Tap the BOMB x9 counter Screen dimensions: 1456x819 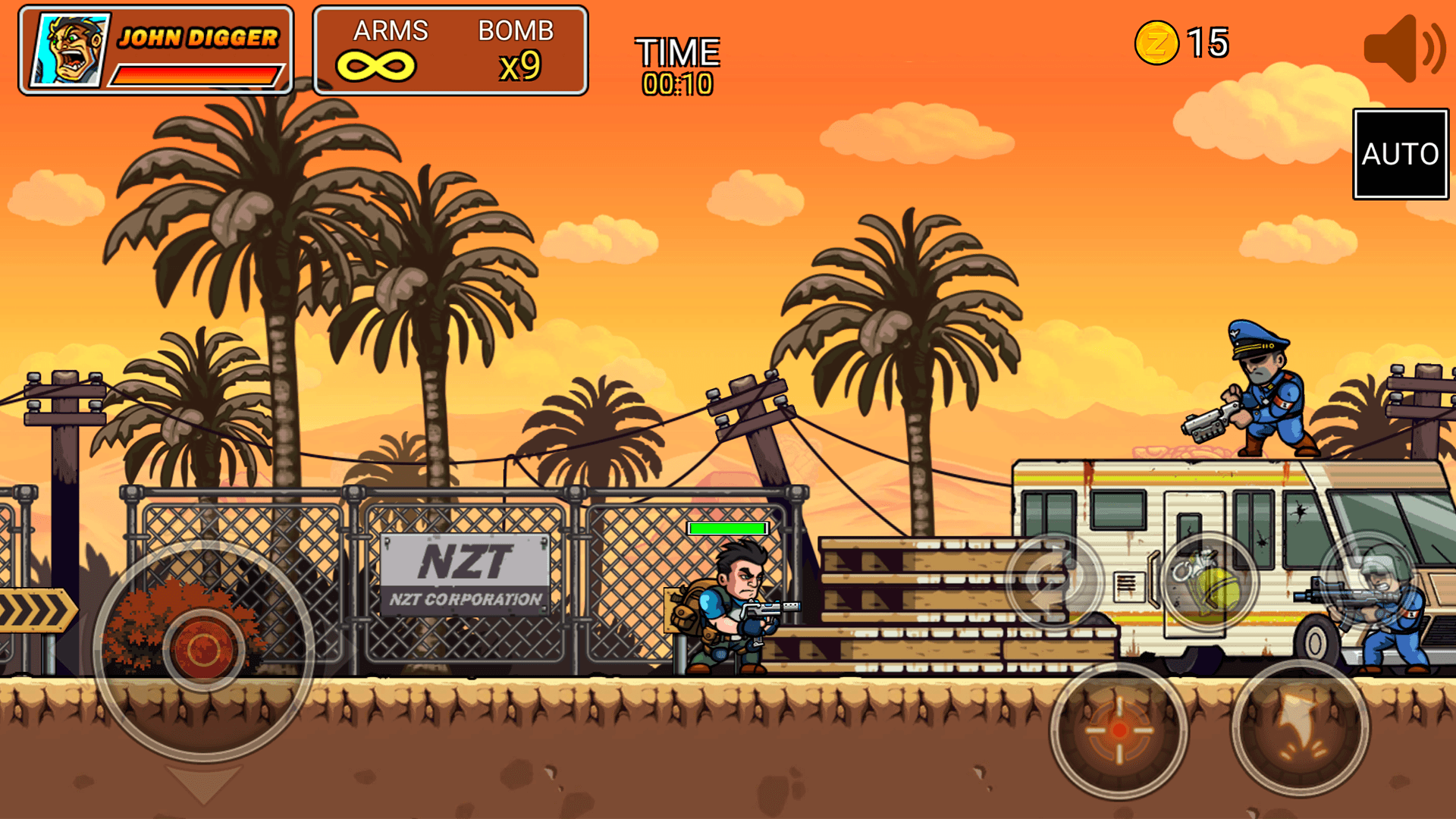[519, 64]
